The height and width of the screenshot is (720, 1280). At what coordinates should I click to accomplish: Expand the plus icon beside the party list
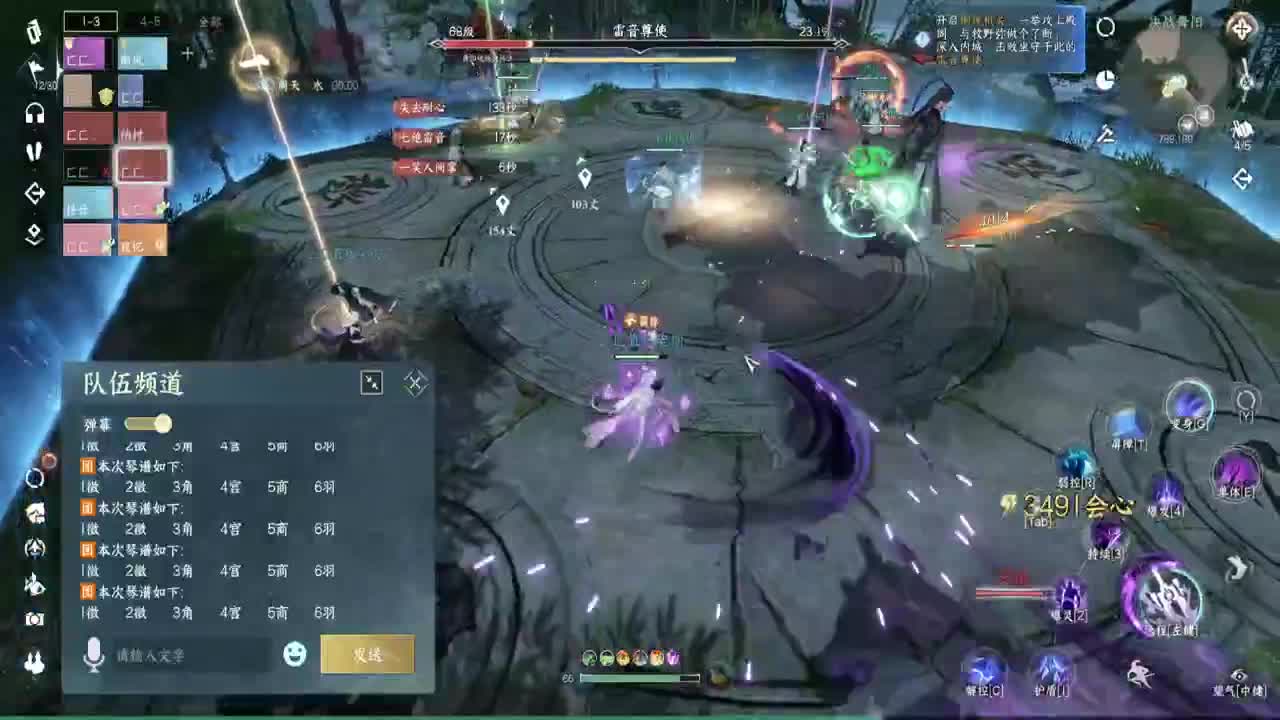[x=187, y=53]
